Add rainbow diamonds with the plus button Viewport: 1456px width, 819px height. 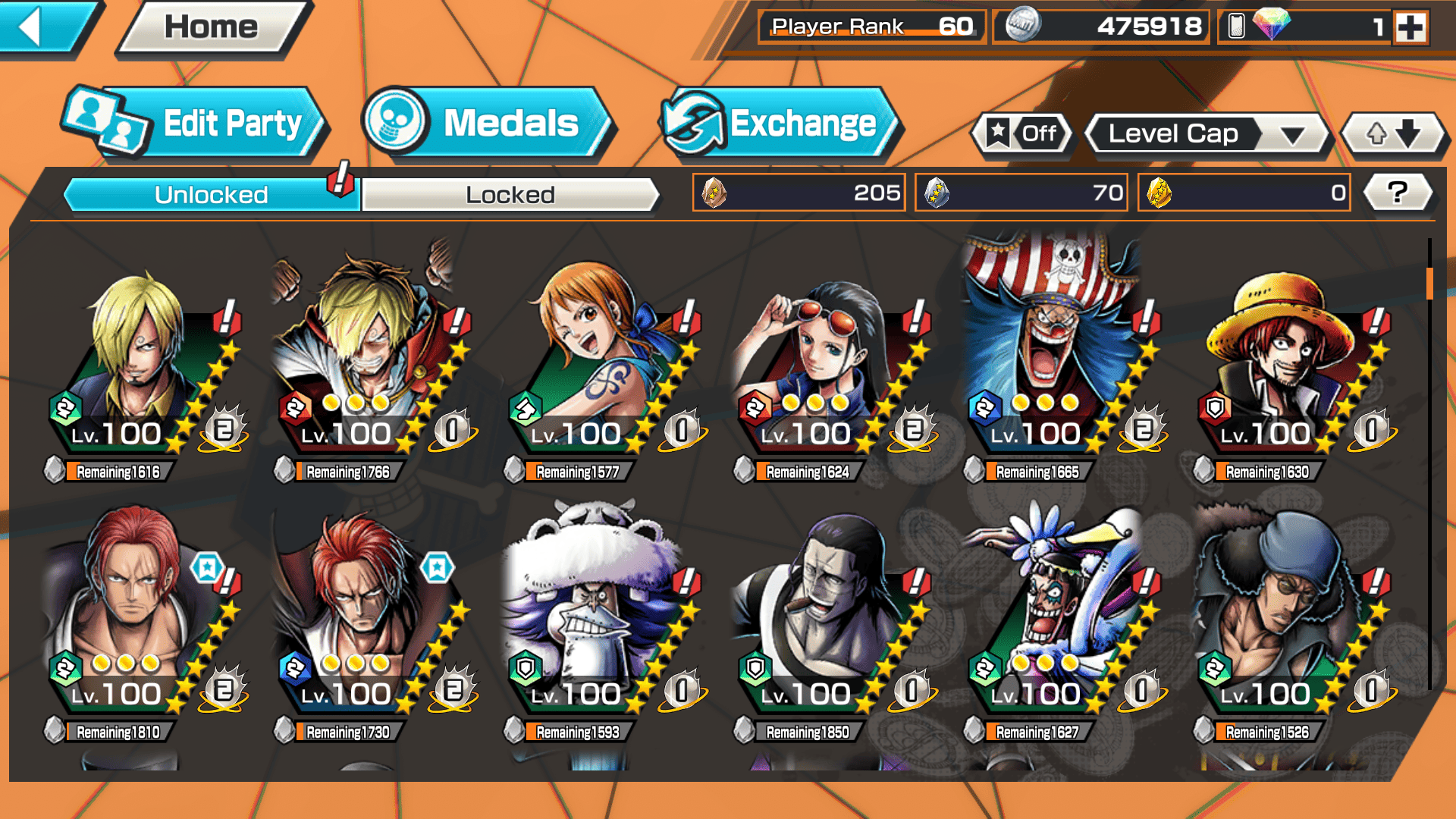pyautogui.click(x=1410, y=27)
